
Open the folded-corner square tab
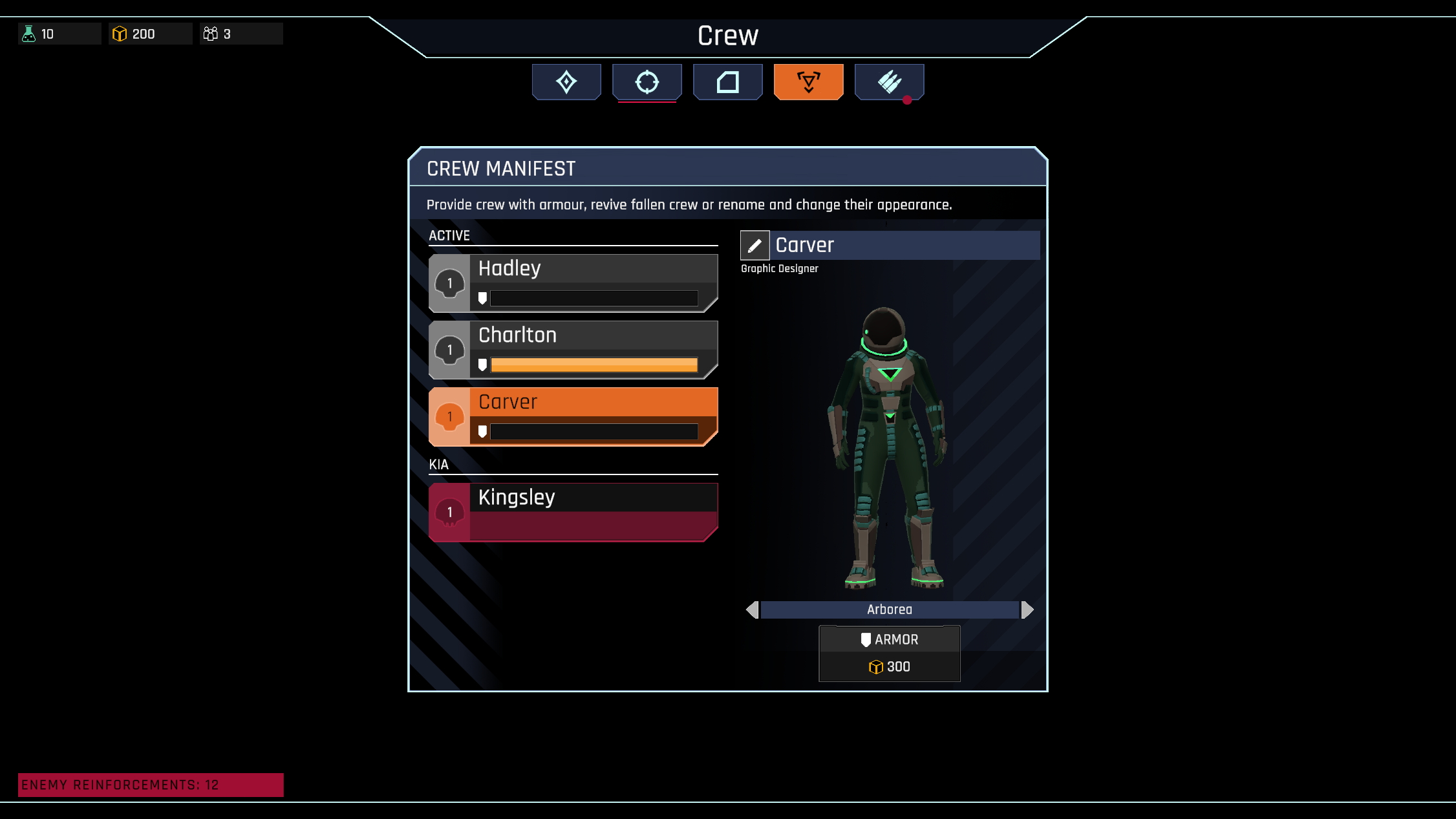click(728, 82)
